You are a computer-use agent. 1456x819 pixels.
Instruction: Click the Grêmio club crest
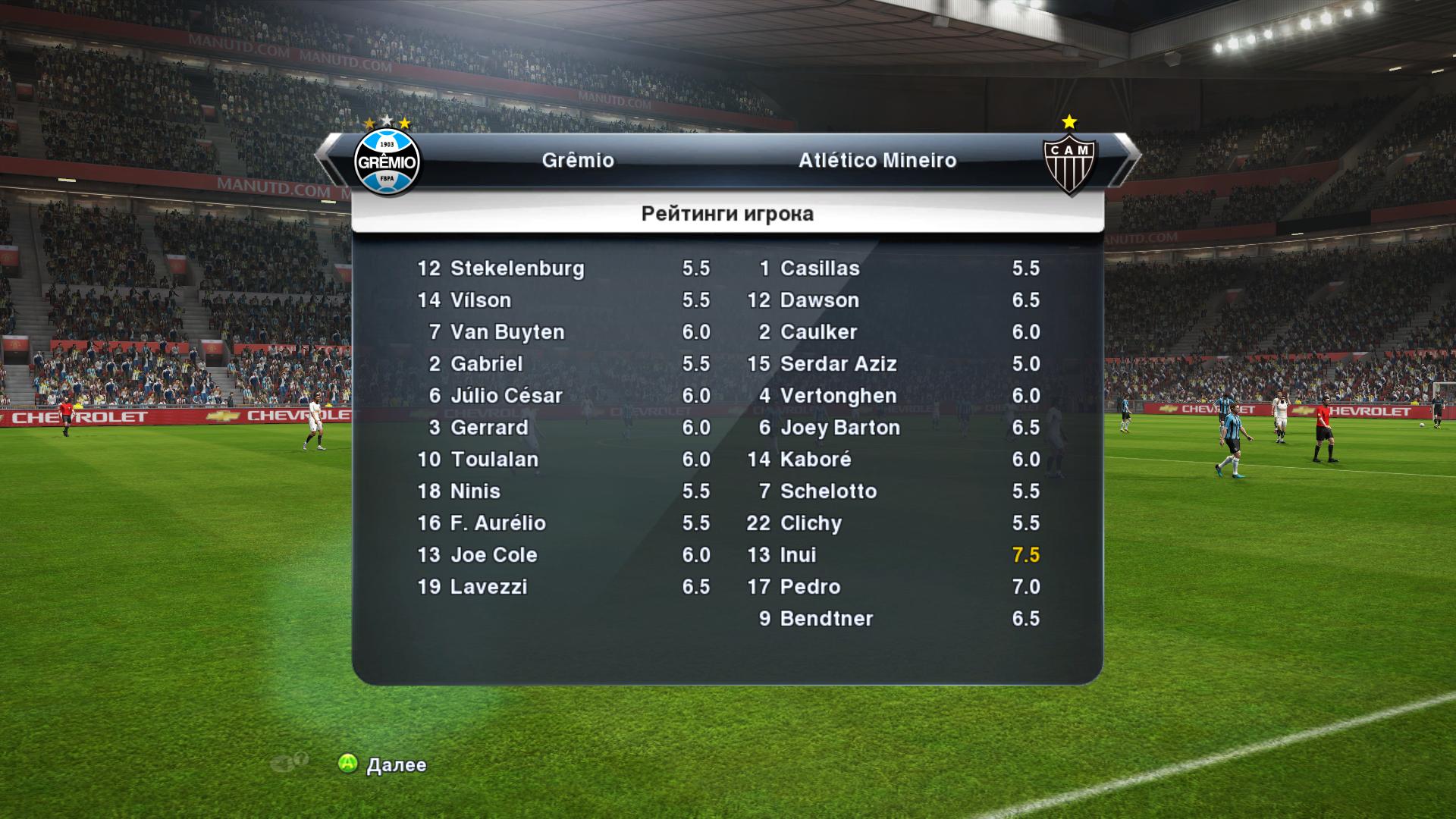pos(387,161)
